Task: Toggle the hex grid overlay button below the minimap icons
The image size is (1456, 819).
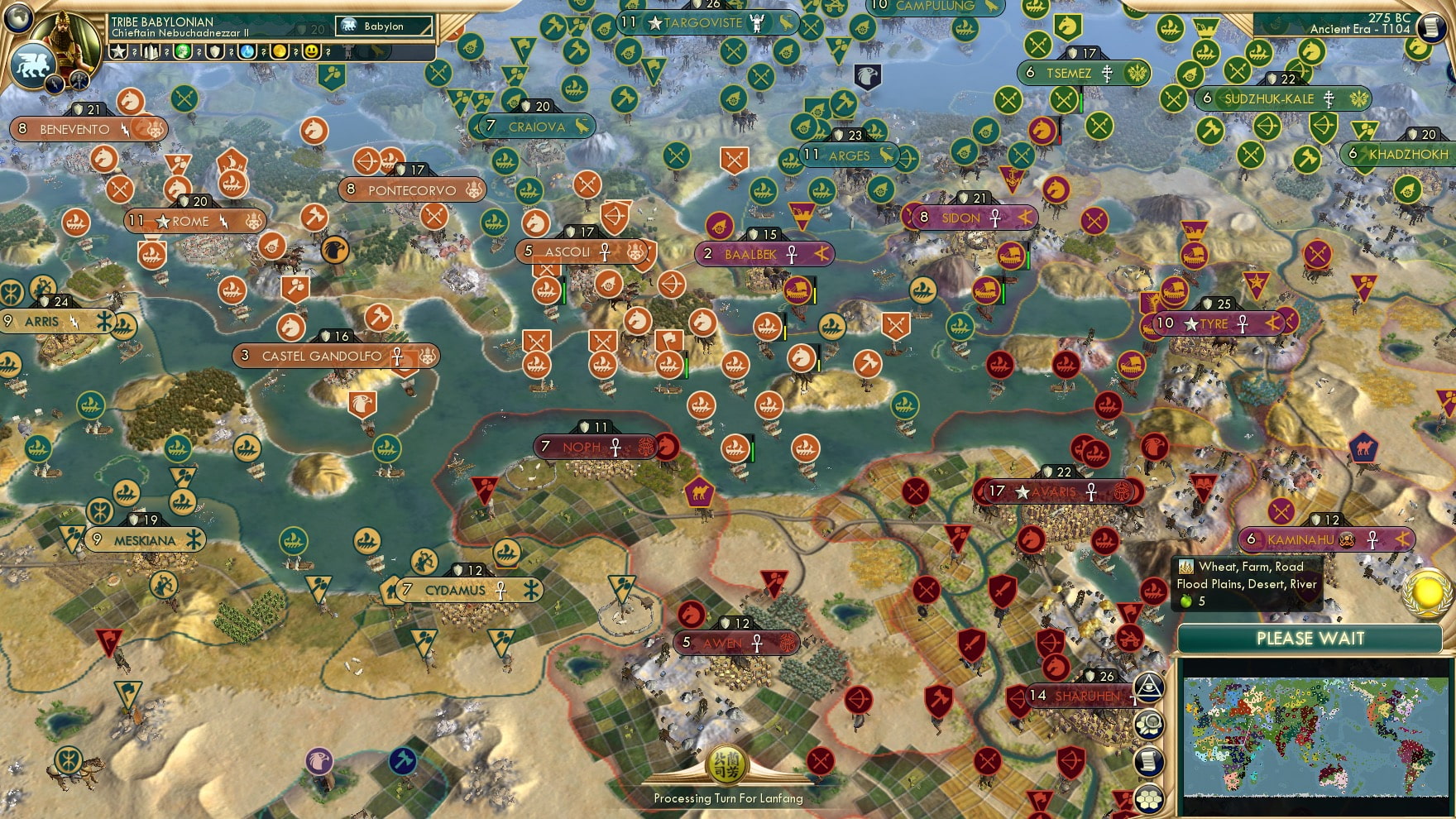Action: tap(1150, 797)
